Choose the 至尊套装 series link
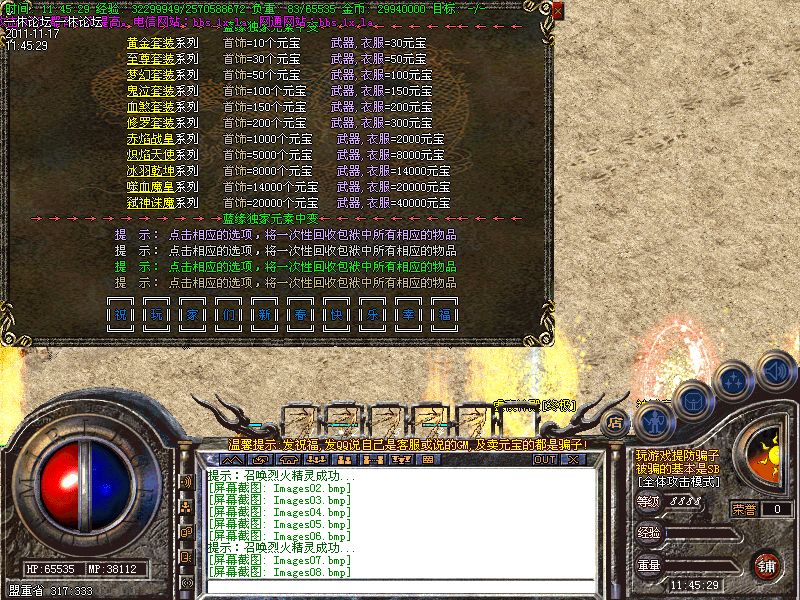The height and width of the screenshot is (600, 800). click(x=151, y=59)
